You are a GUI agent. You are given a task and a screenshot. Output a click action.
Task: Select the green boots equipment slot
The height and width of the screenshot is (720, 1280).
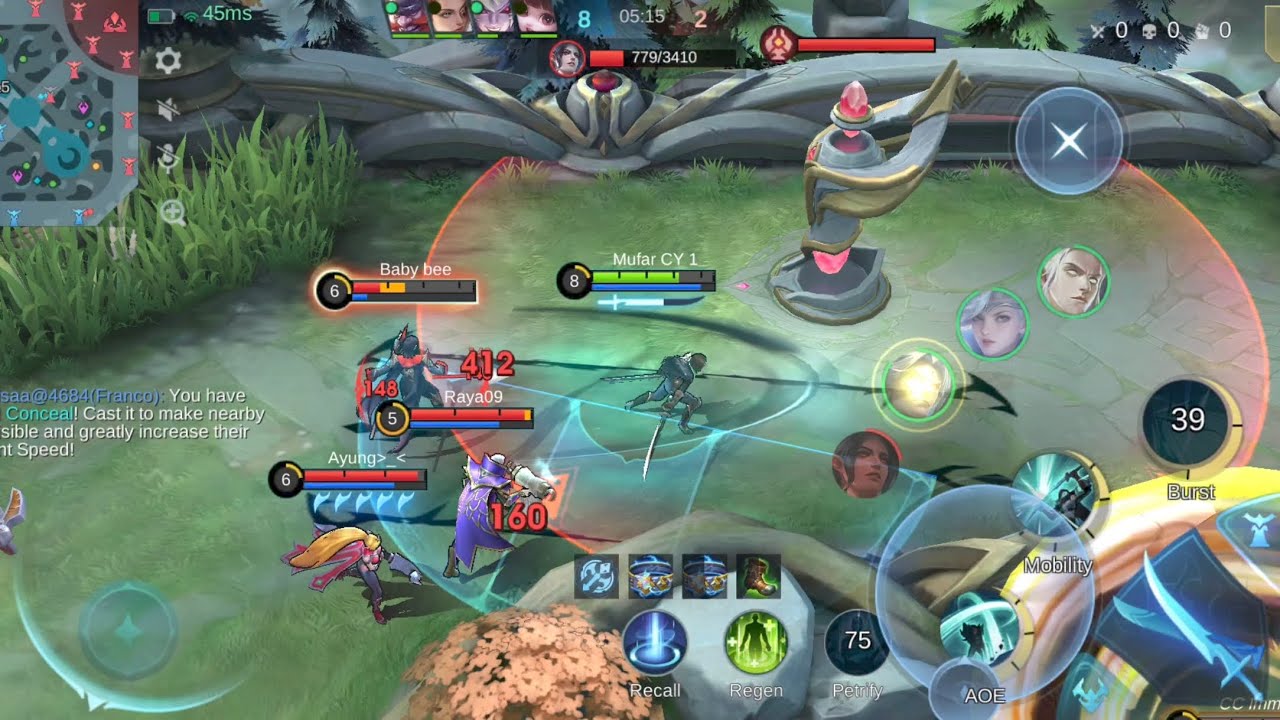758,577
